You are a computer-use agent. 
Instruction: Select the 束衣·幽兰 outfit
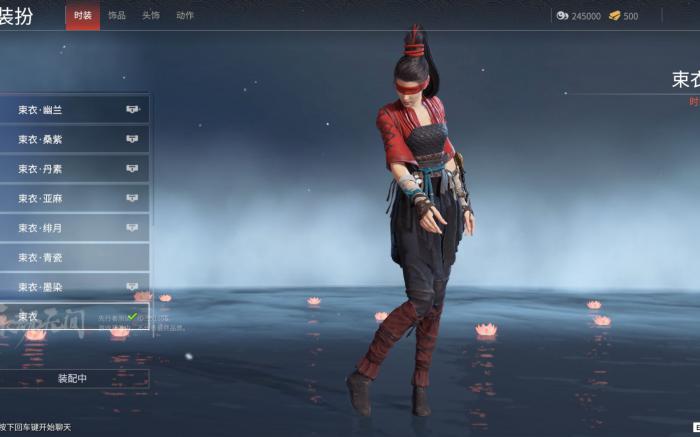pos(75,109)
